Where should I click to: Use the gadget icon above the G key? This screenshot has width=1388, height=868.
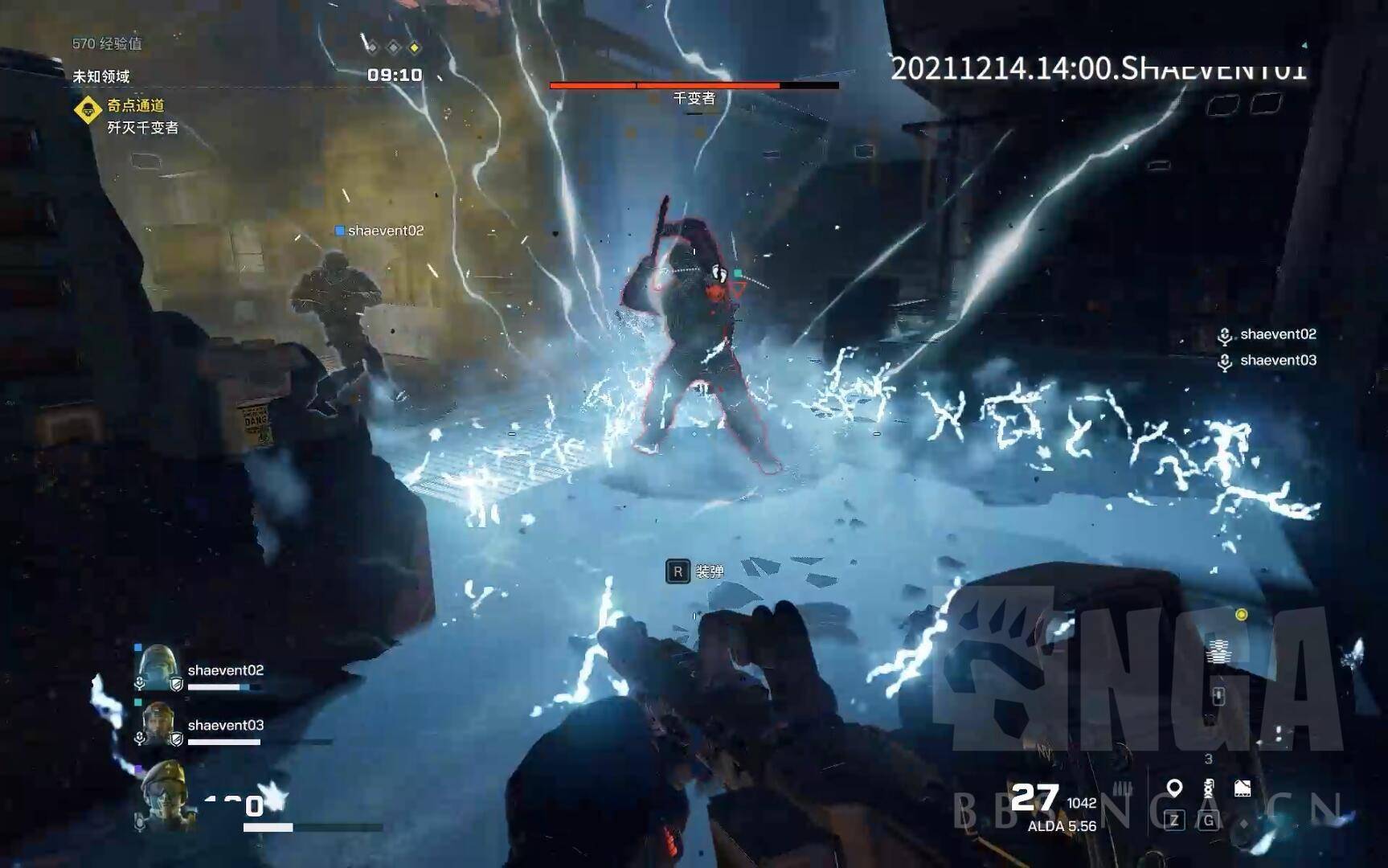(1209, 788)
